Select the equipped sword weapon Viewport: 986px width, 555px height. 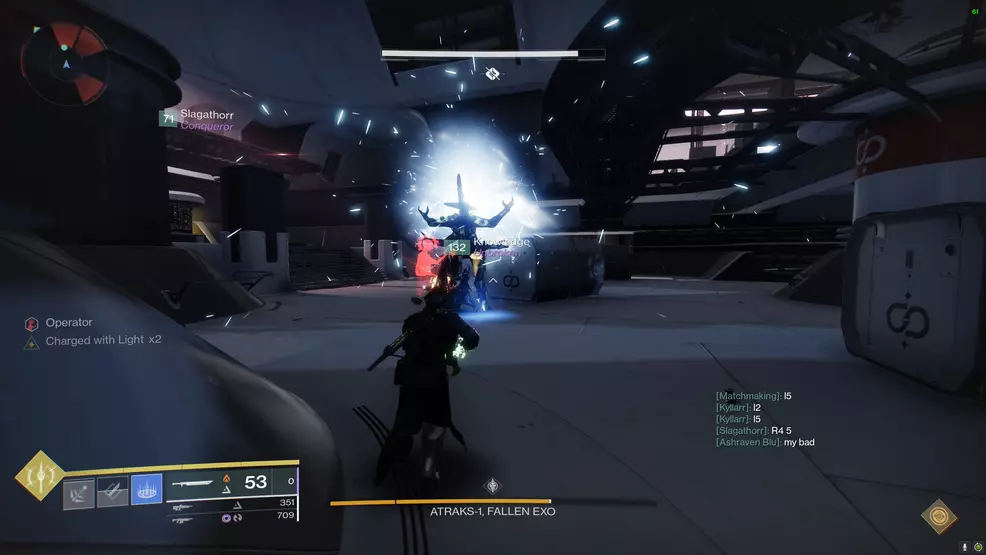194,483
